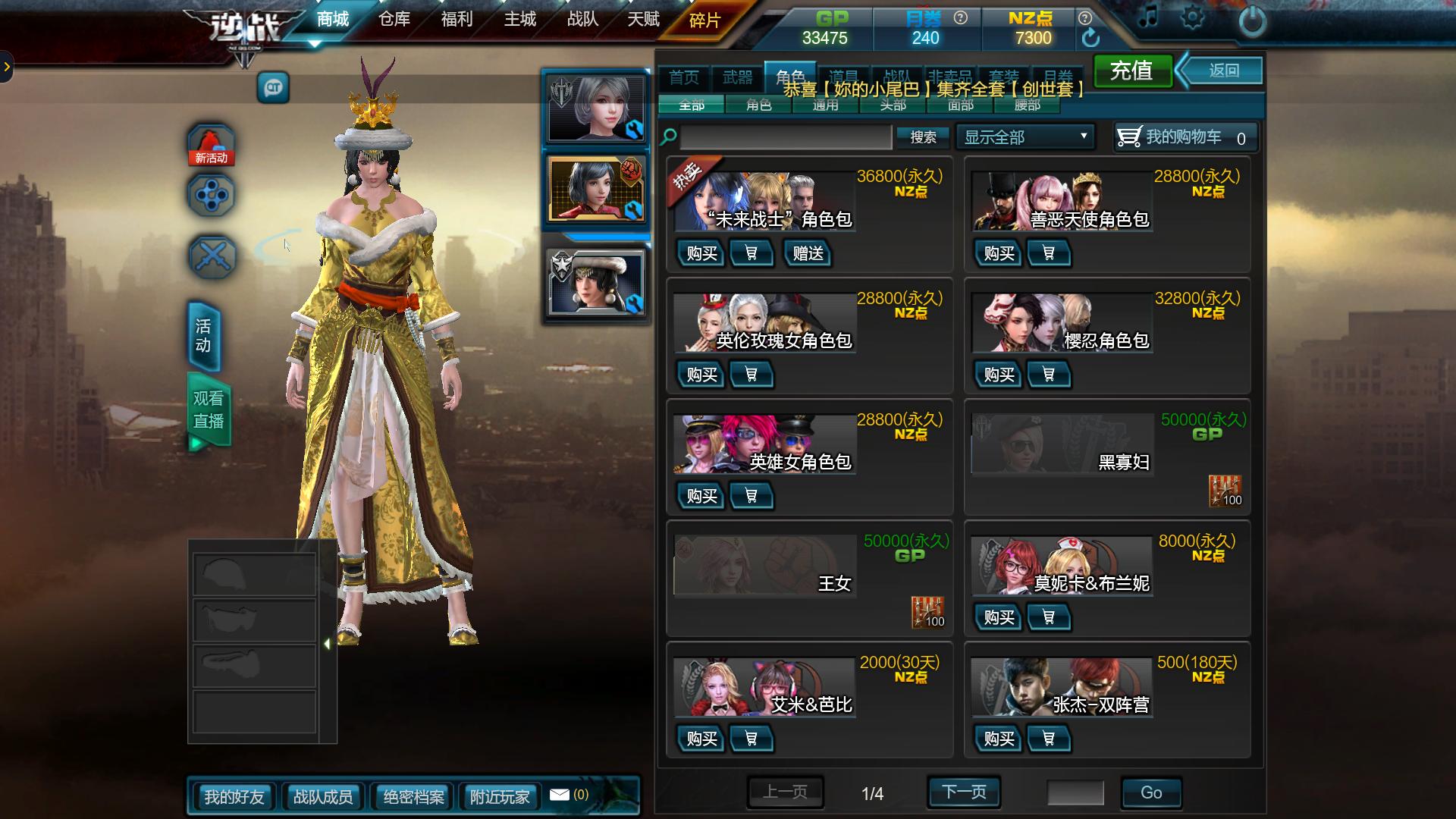1456x819 pixels.
Task: Open the settings gear icon
Action: click(1191, 17)
